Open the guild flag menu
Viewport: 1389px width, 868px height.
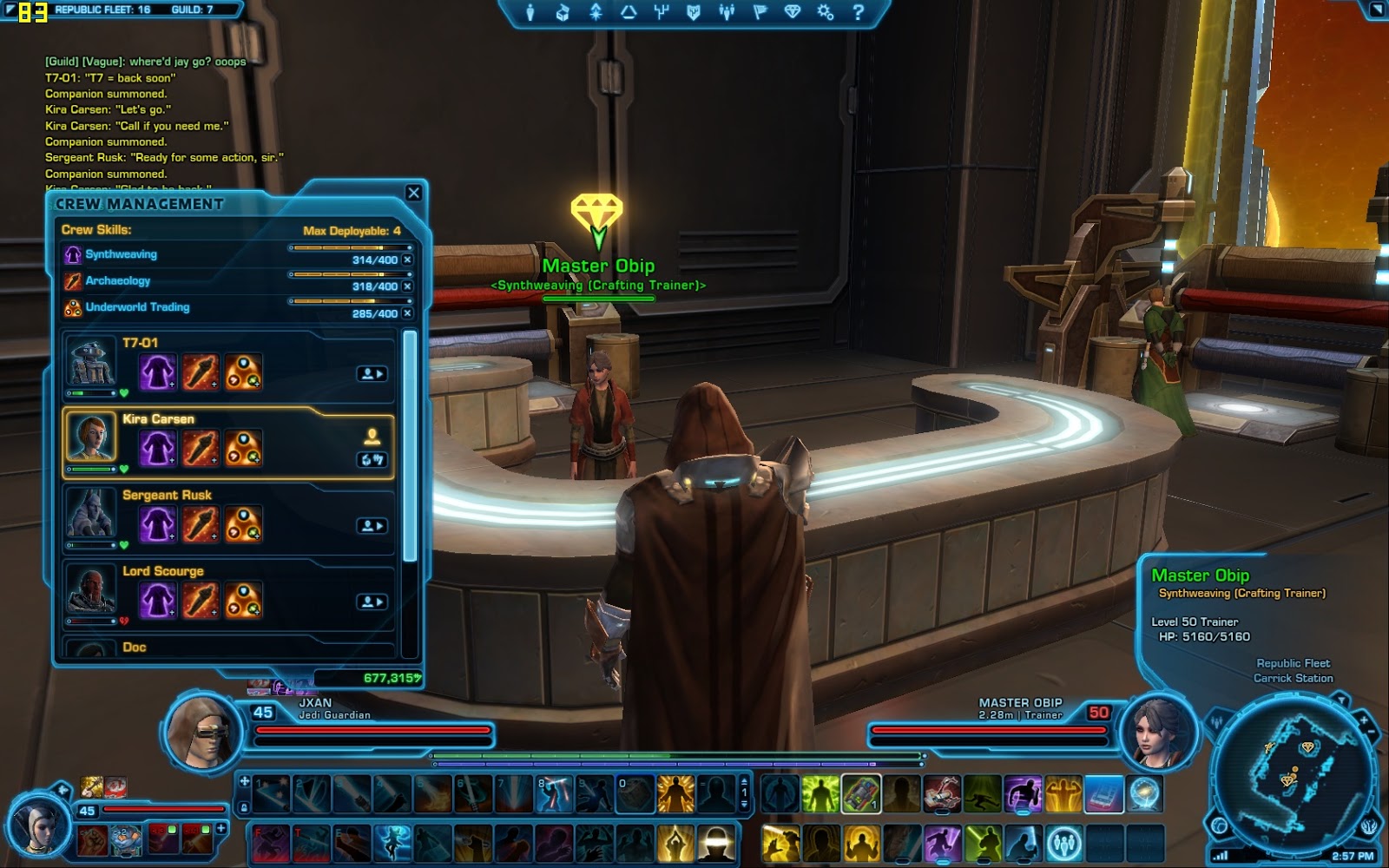(760, 12)
